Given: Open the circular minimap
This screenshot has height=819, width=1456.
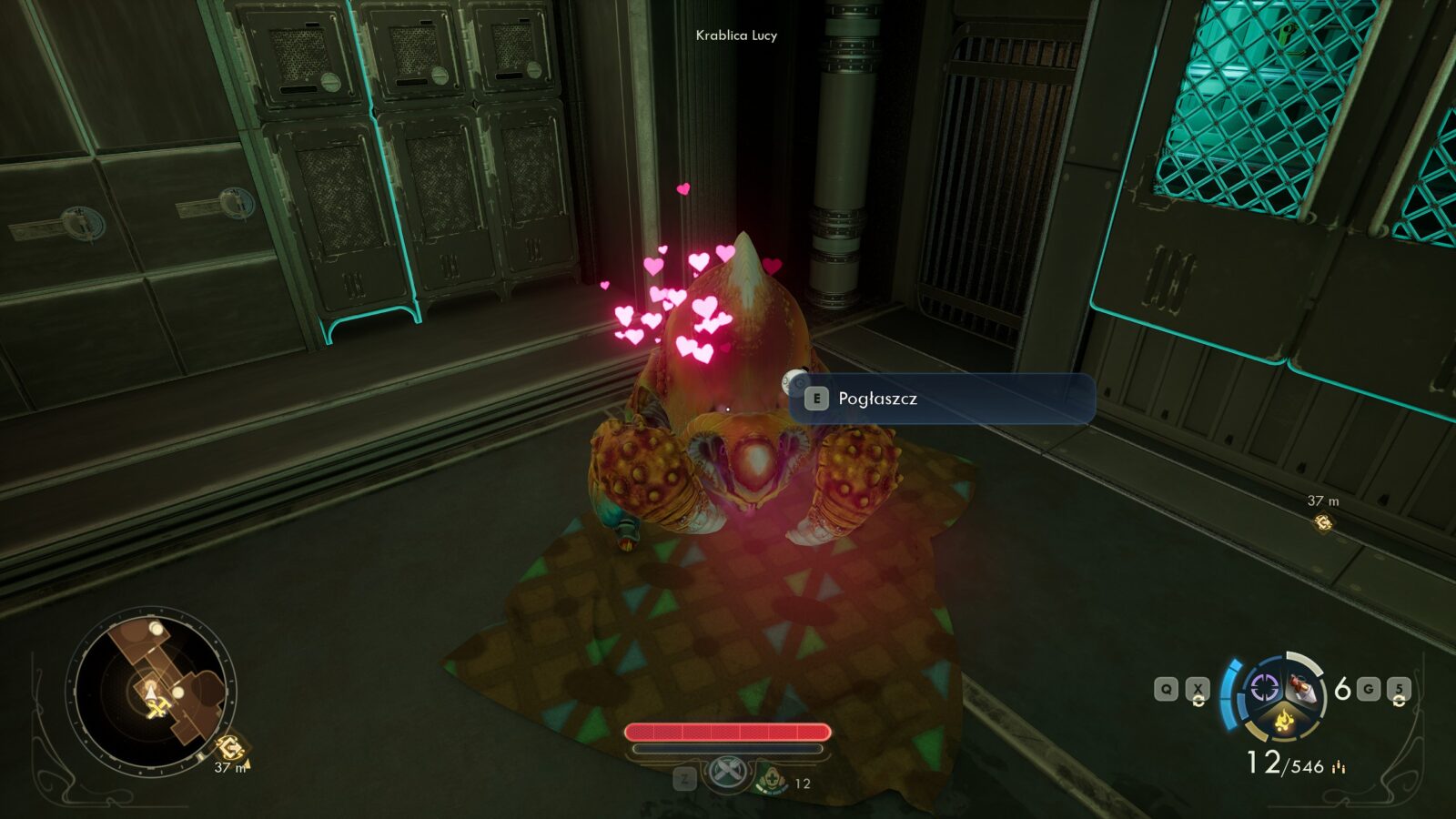Looking at the screenshot, I should pos(151,690).
